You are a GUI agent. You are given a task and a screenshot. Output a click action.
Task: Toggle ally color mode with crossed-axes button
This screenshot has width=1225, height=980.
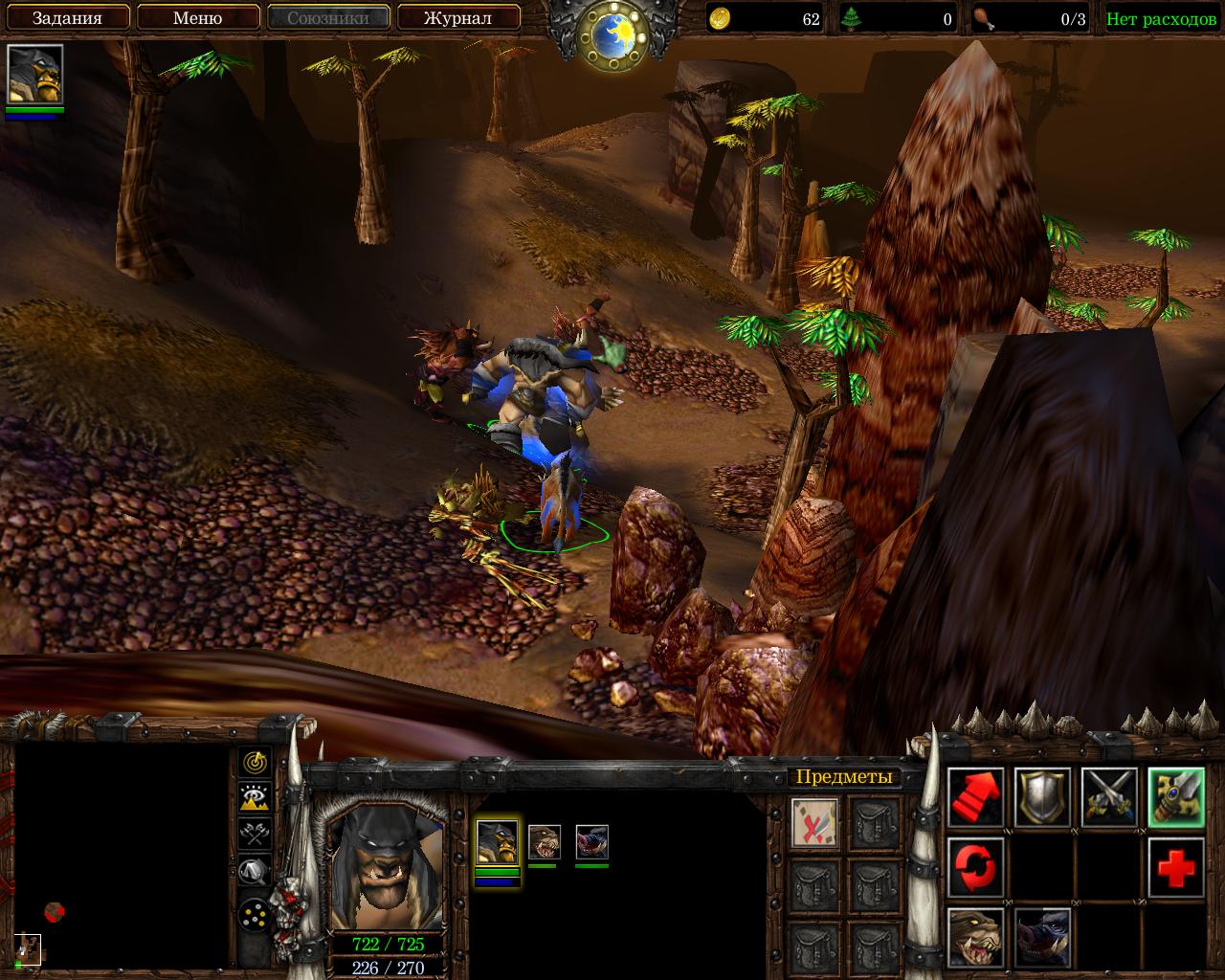[x=255, y=834]
